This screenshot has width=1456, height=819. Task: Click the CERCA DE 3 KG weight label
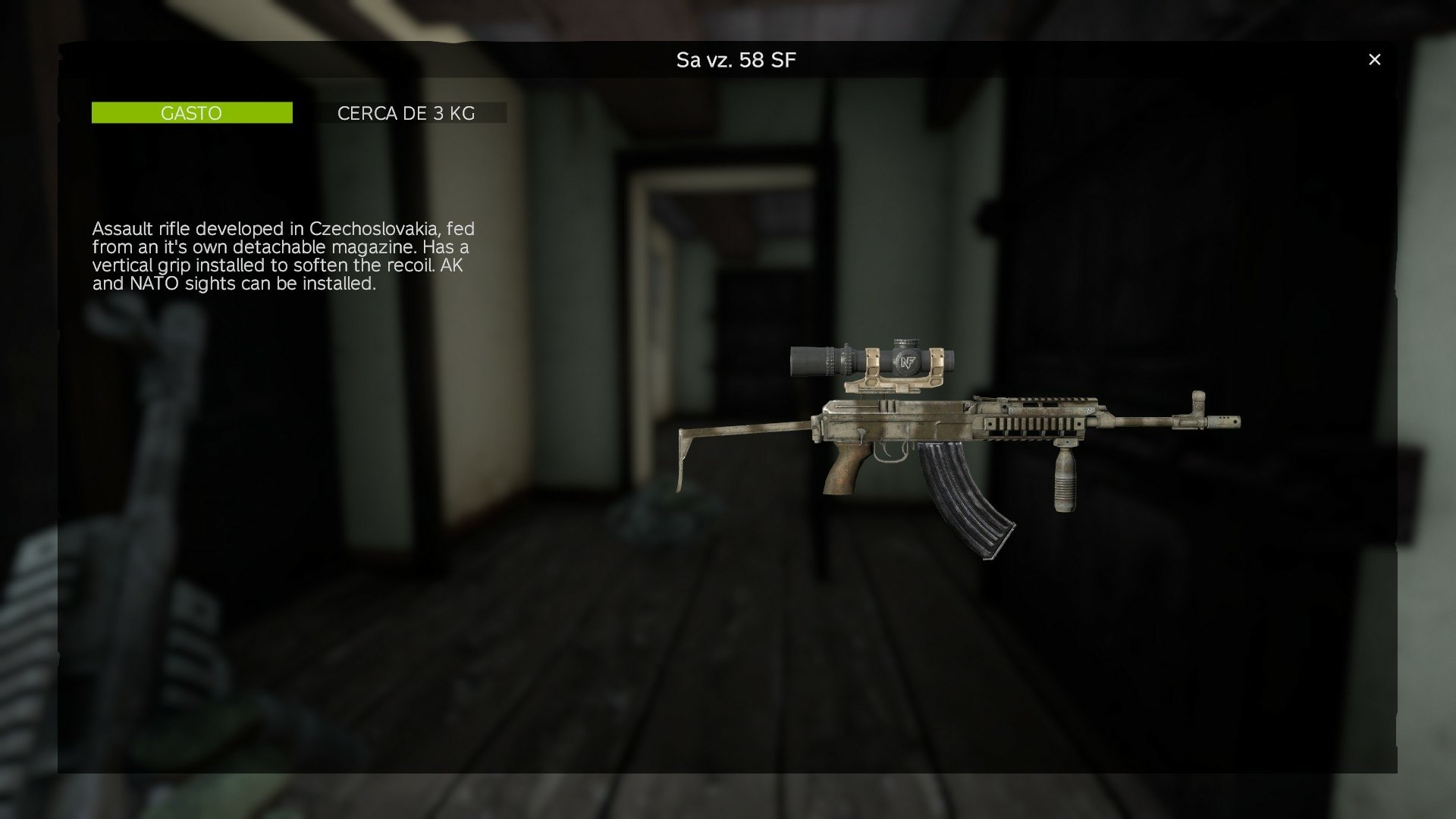(407, 113)
